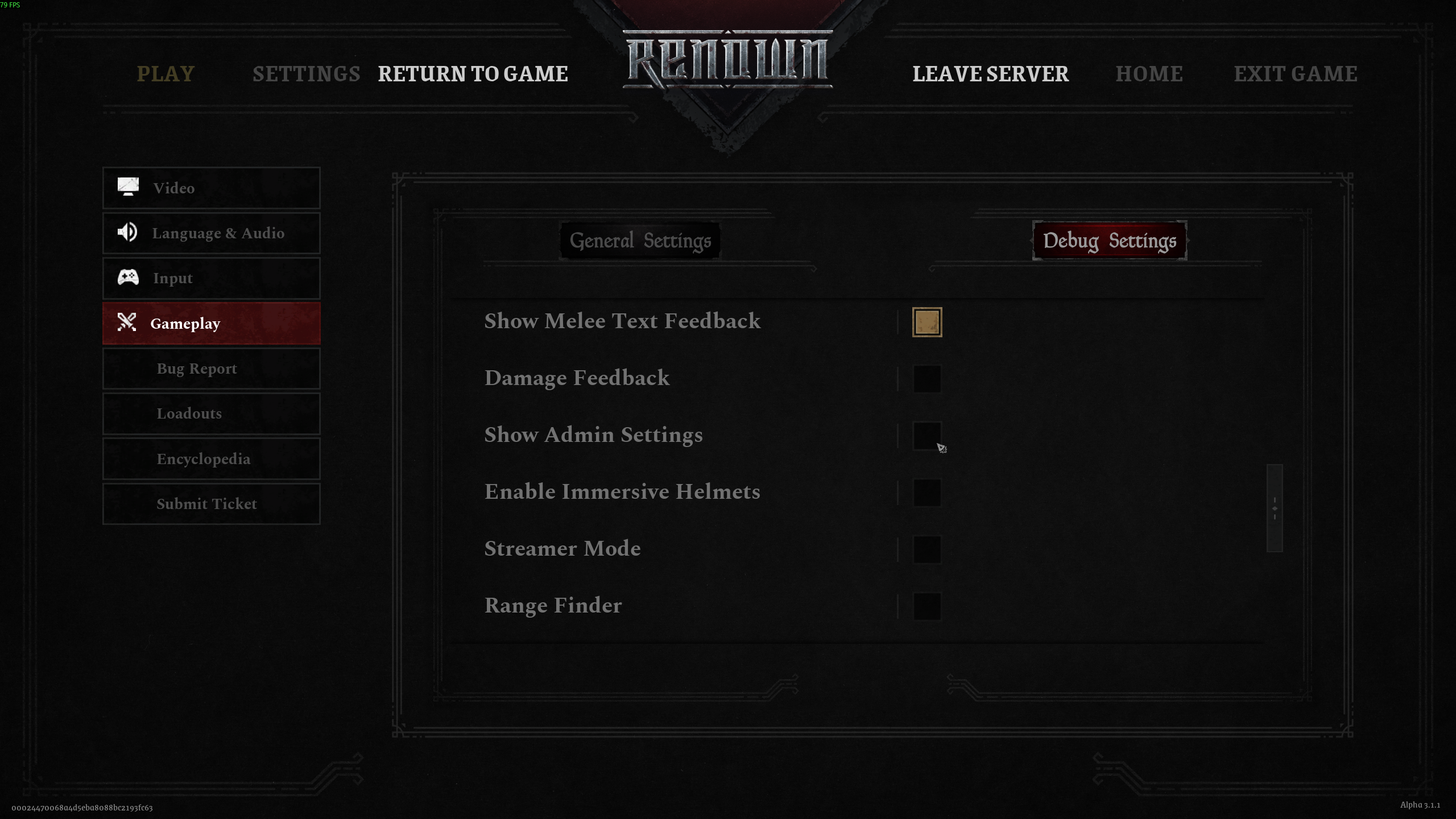1456x819 pixels.
Task: Exit the game
Action: click(x=1295, y=74)
